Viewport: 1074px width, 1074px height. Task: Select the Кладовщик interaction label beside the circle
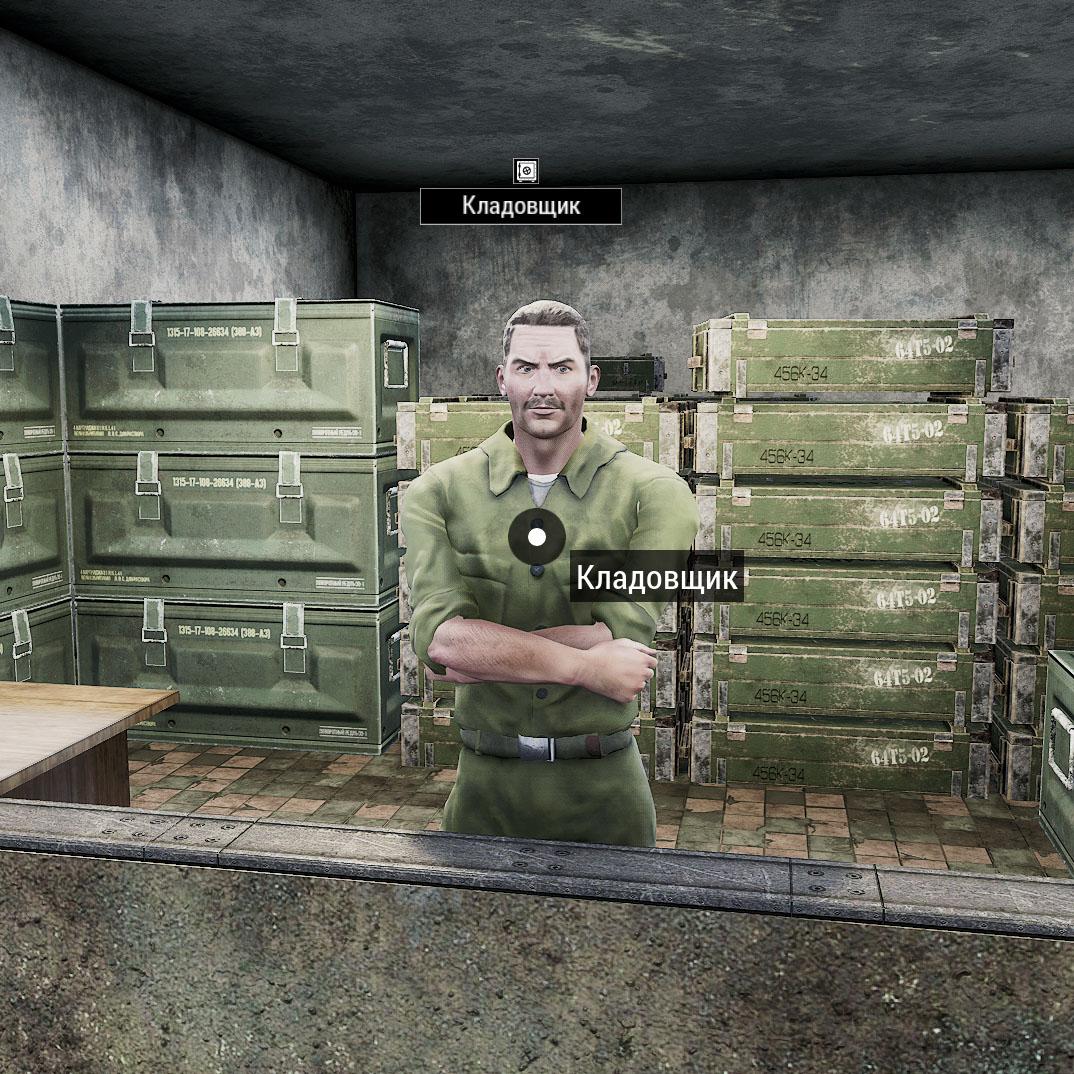[657, 578]
